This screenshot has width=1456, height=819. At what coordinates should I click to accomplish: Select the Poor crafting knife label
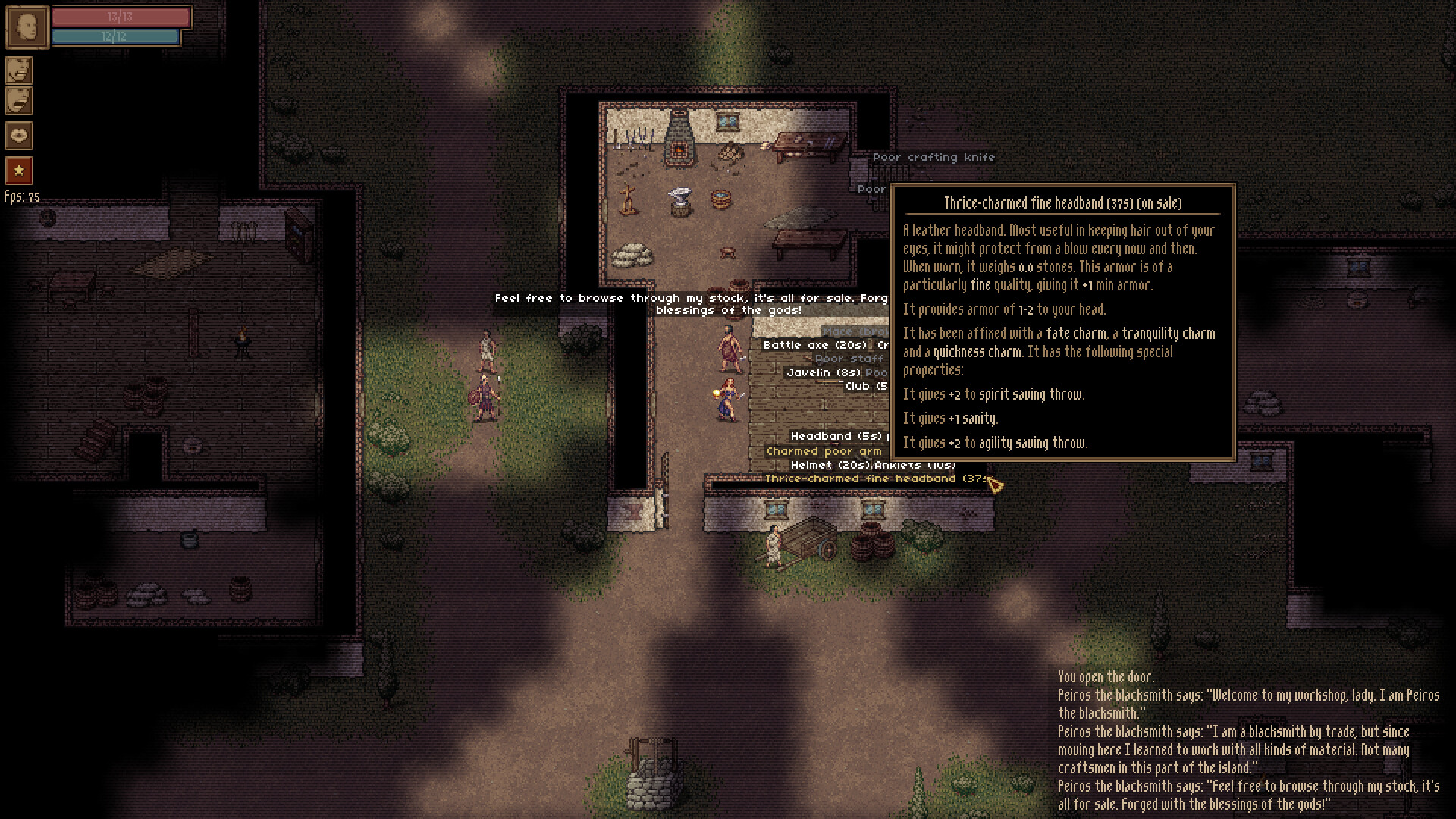933,157
